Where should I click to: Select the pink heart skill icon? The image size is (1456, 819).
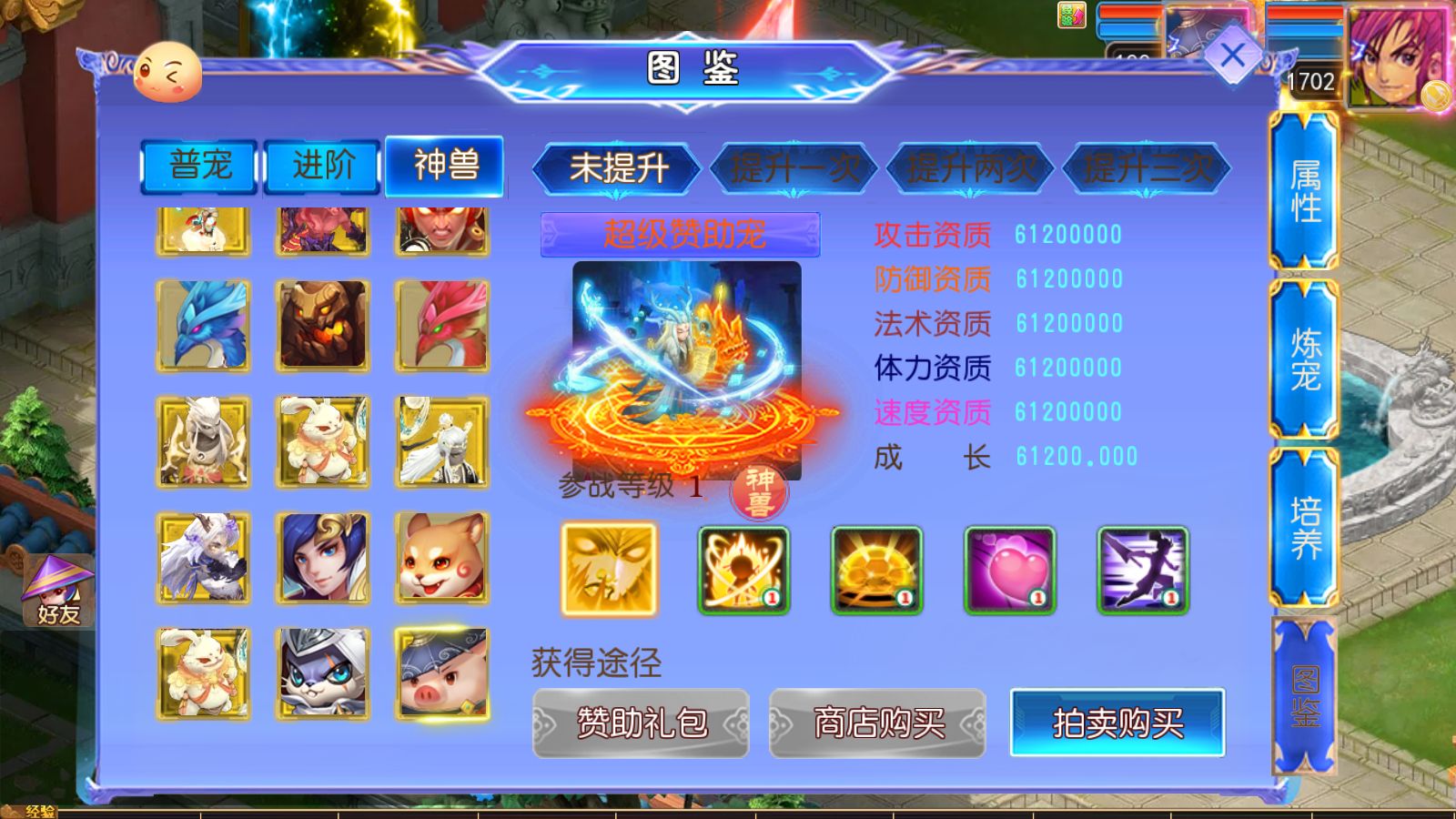click(x=1008, y=569)
